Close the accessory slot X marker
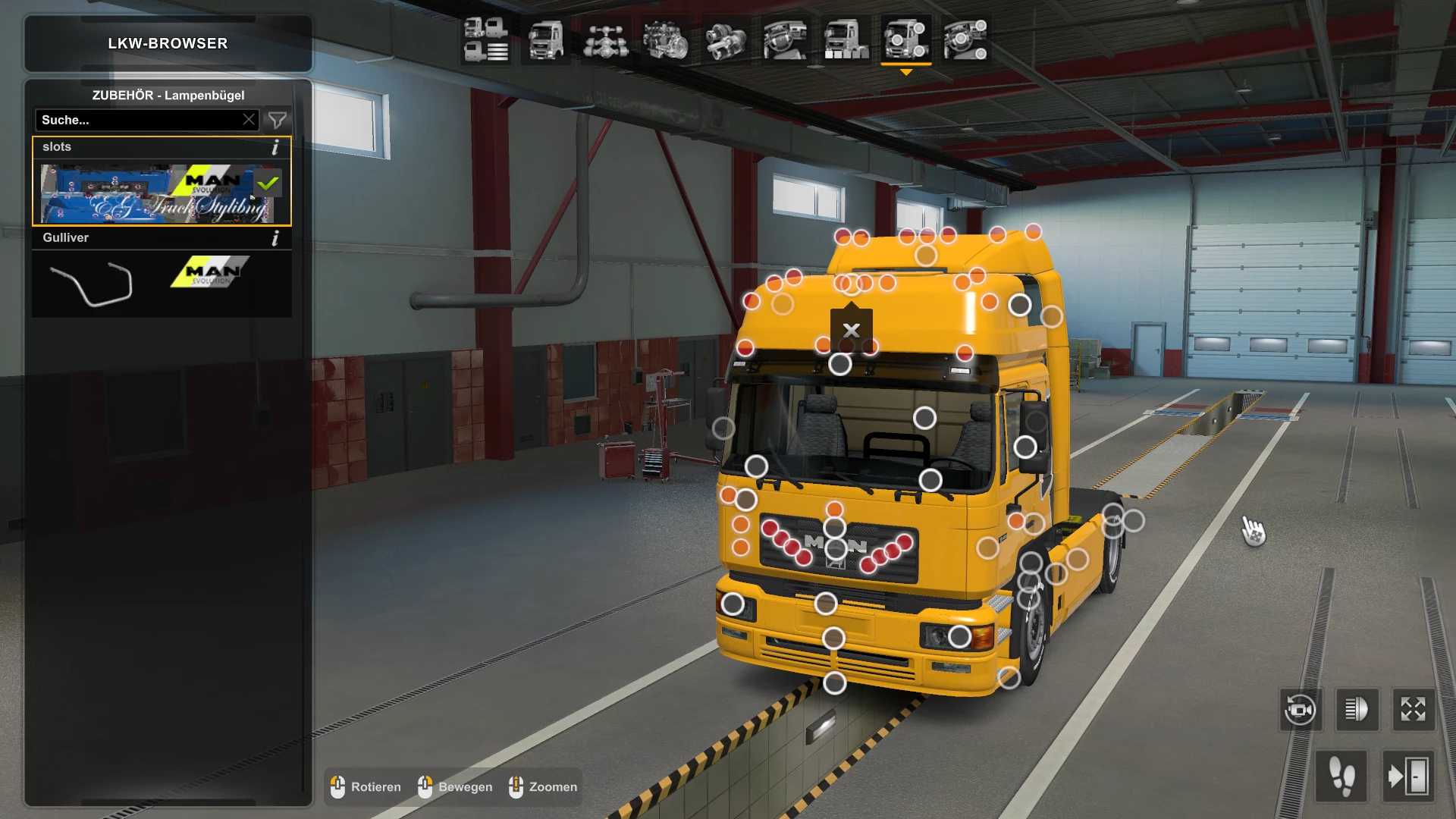Screen dimensions: 1456x819 (x=851, y=330)
